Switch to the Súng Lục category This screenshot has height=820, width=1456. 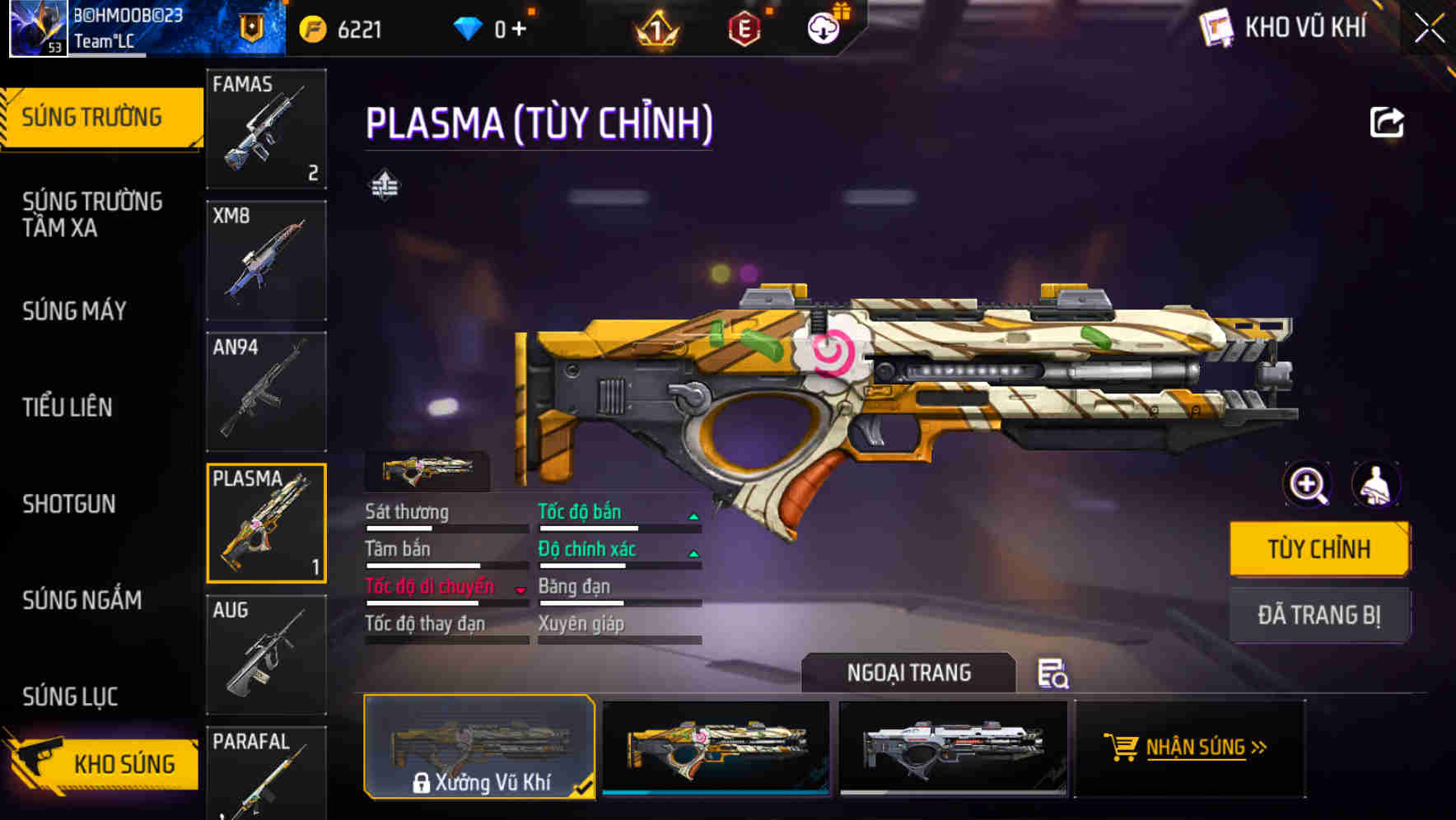coord(70,697)
